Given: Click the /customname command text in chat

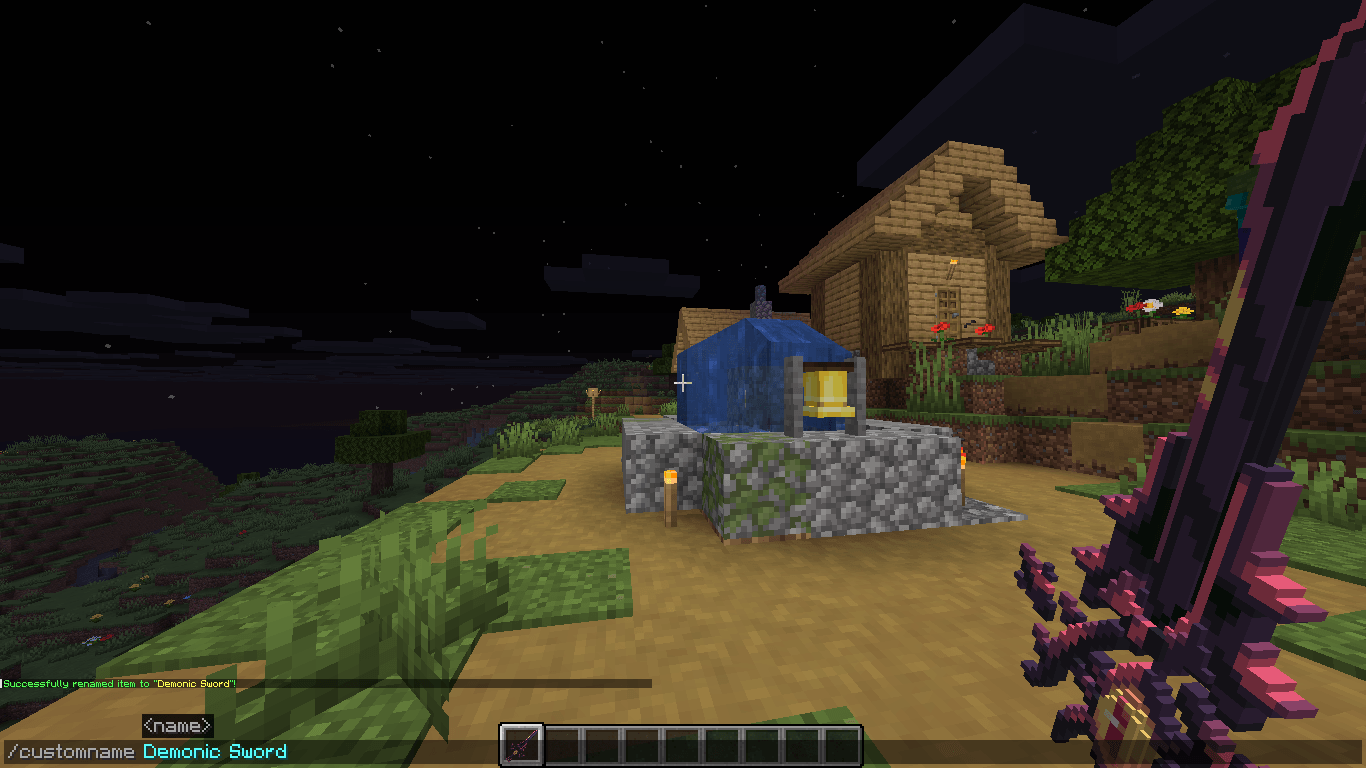Looking at the screenshot, I should click(70, 750).
